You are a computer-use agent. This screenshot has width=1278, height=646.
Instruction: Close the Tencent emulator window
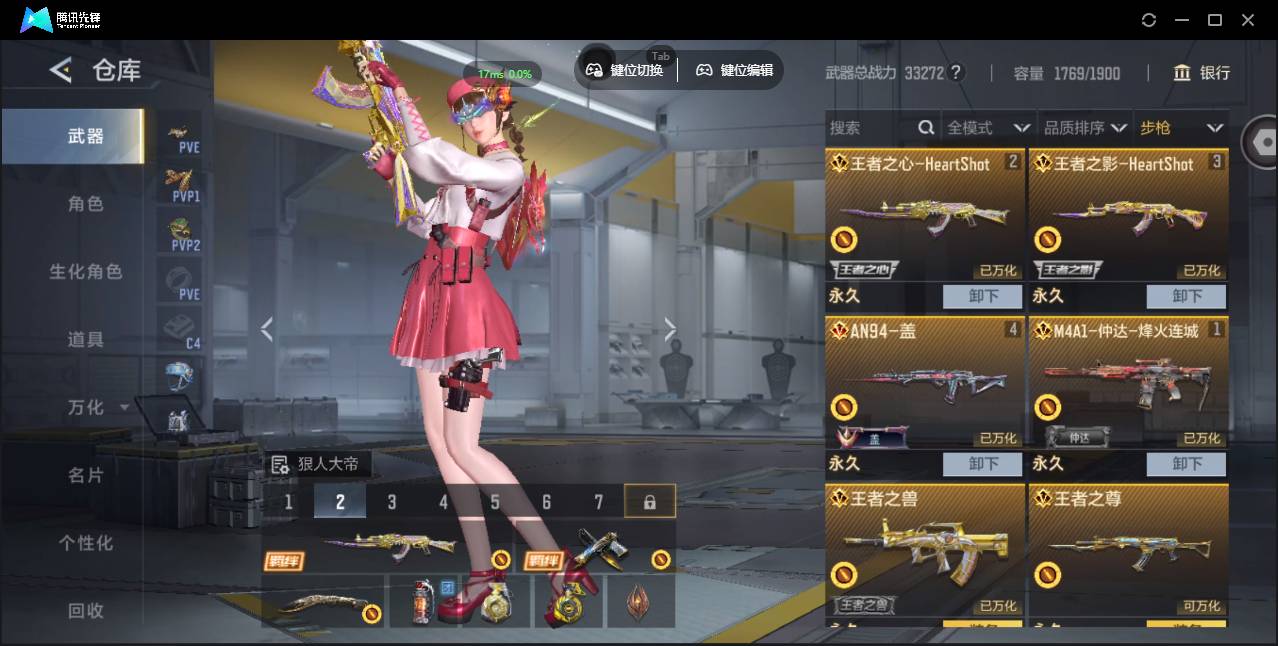[1248, 20]
